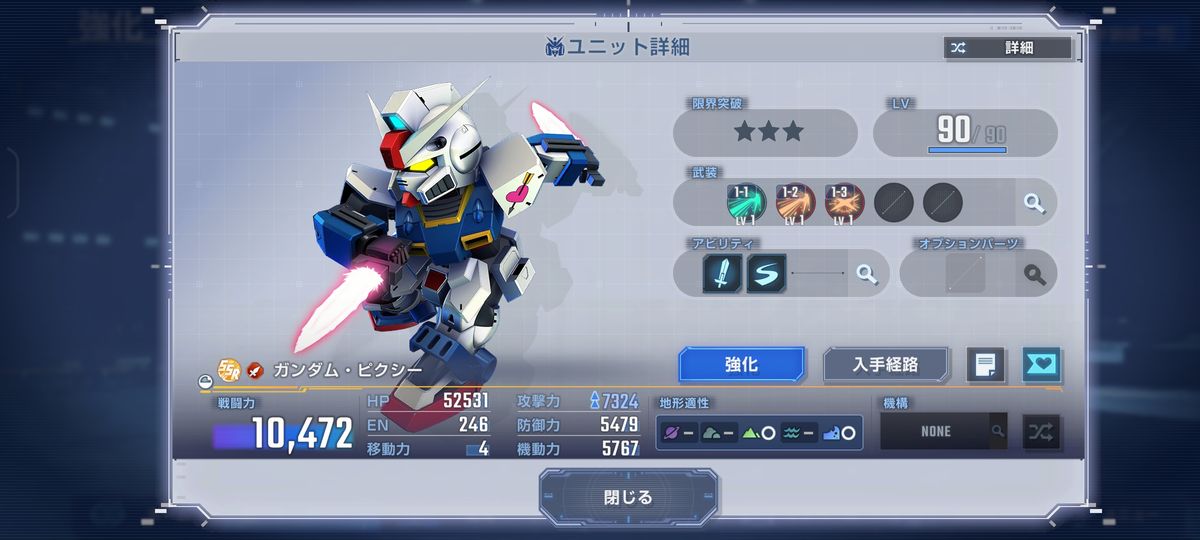Search the 機構 NONE mechanism field
This screenshot has width=1200, height=540.
click(997, 432)
